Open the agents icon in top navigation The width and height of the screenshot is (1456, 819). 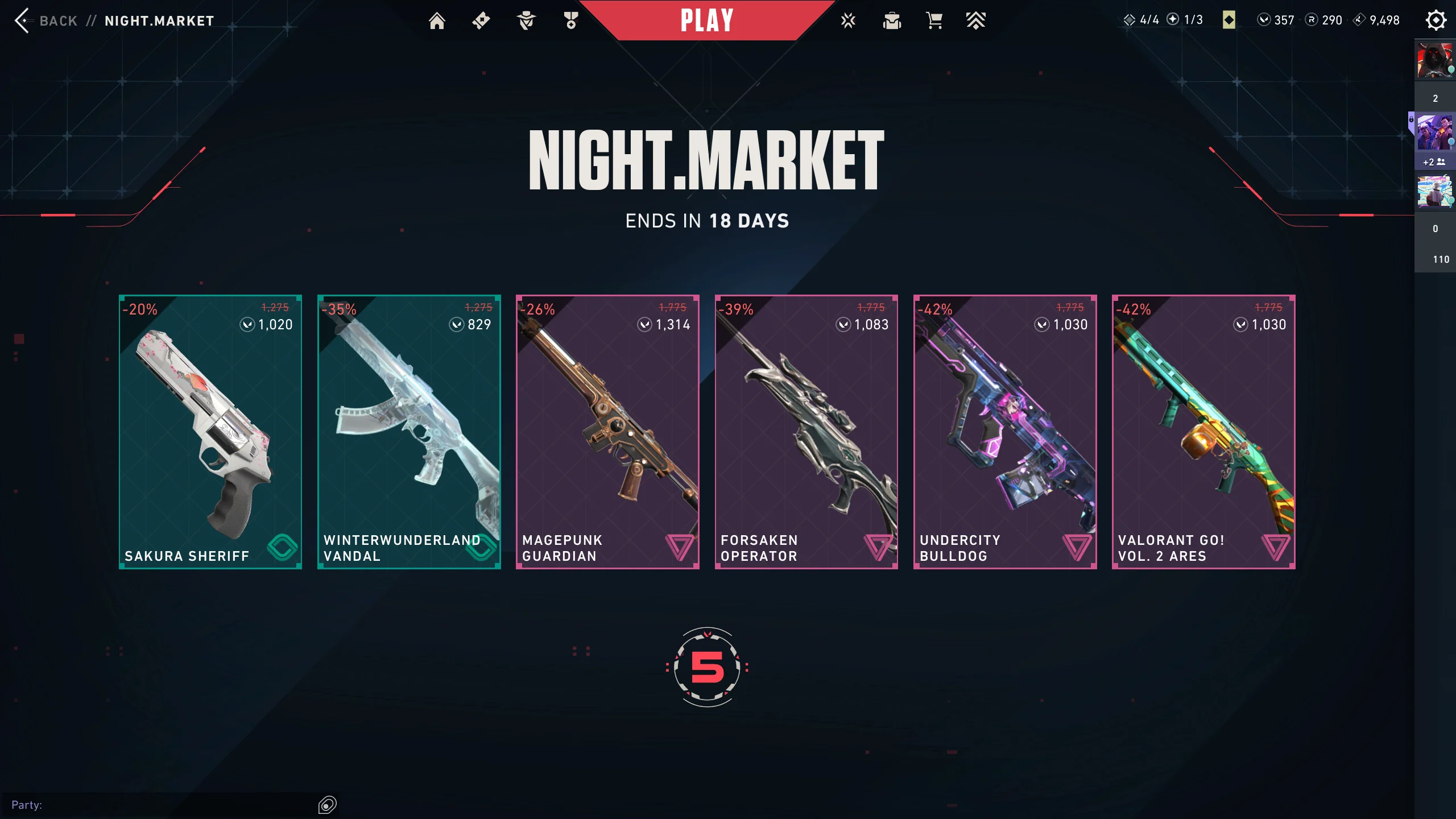(526, 21)
